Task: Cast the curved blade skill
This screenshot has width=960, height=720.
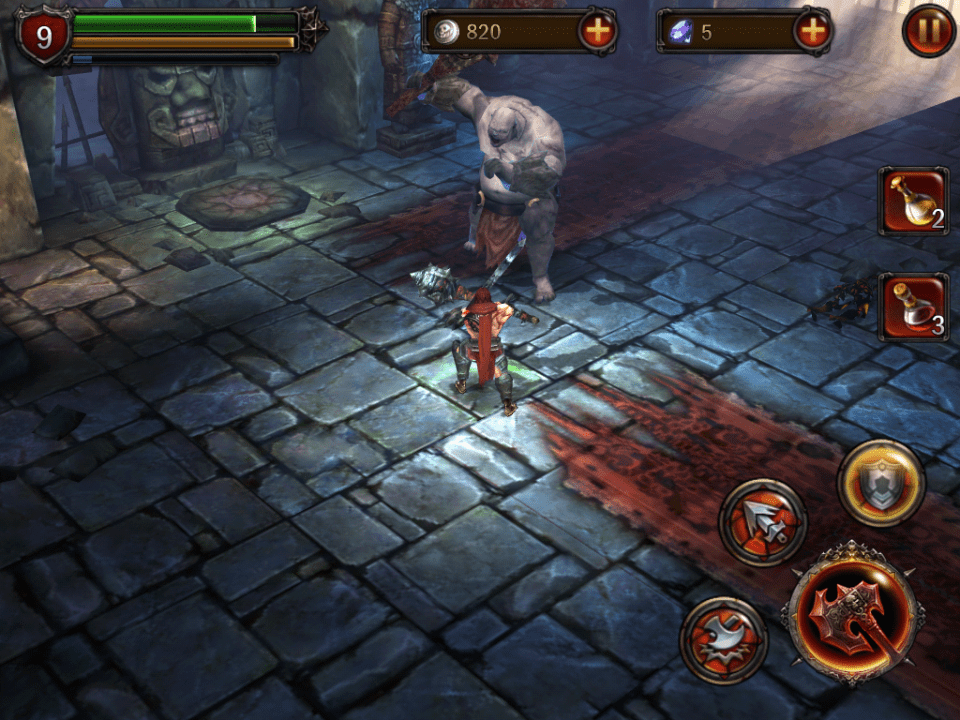Action: coord(723,640)
